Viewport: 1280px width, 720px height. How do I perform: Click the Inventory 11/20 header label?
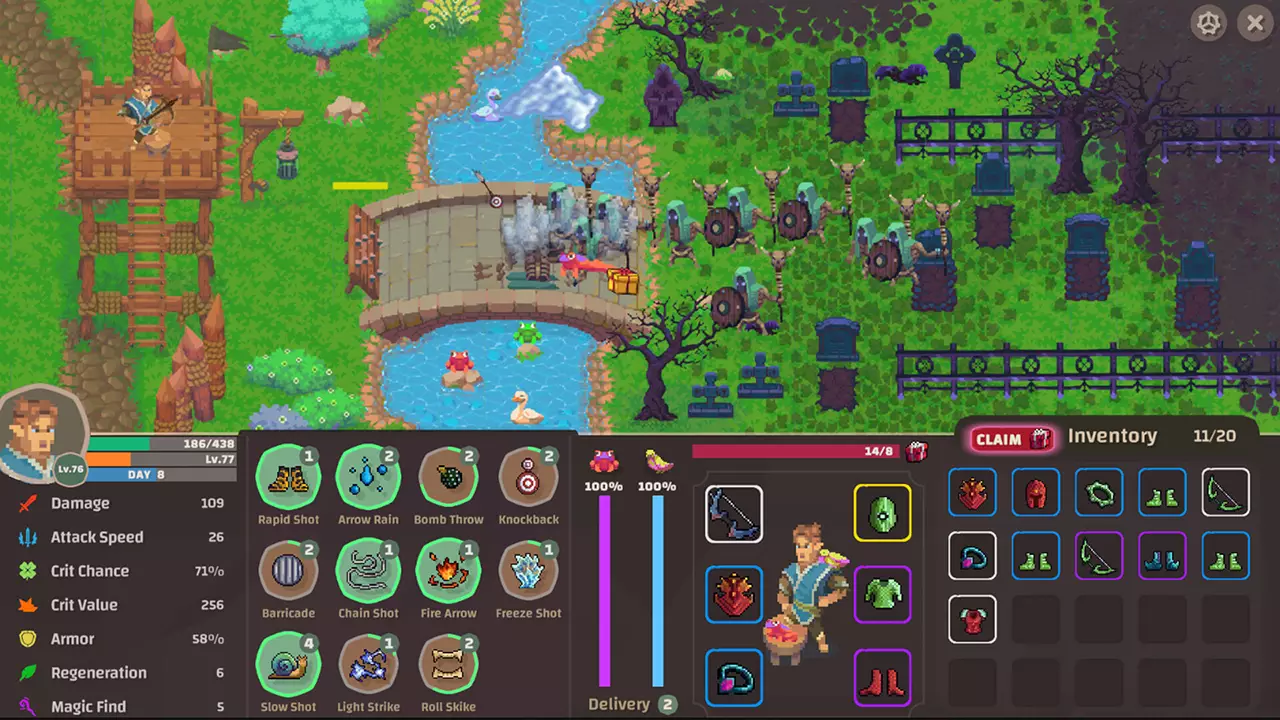tap(1112, 436)
